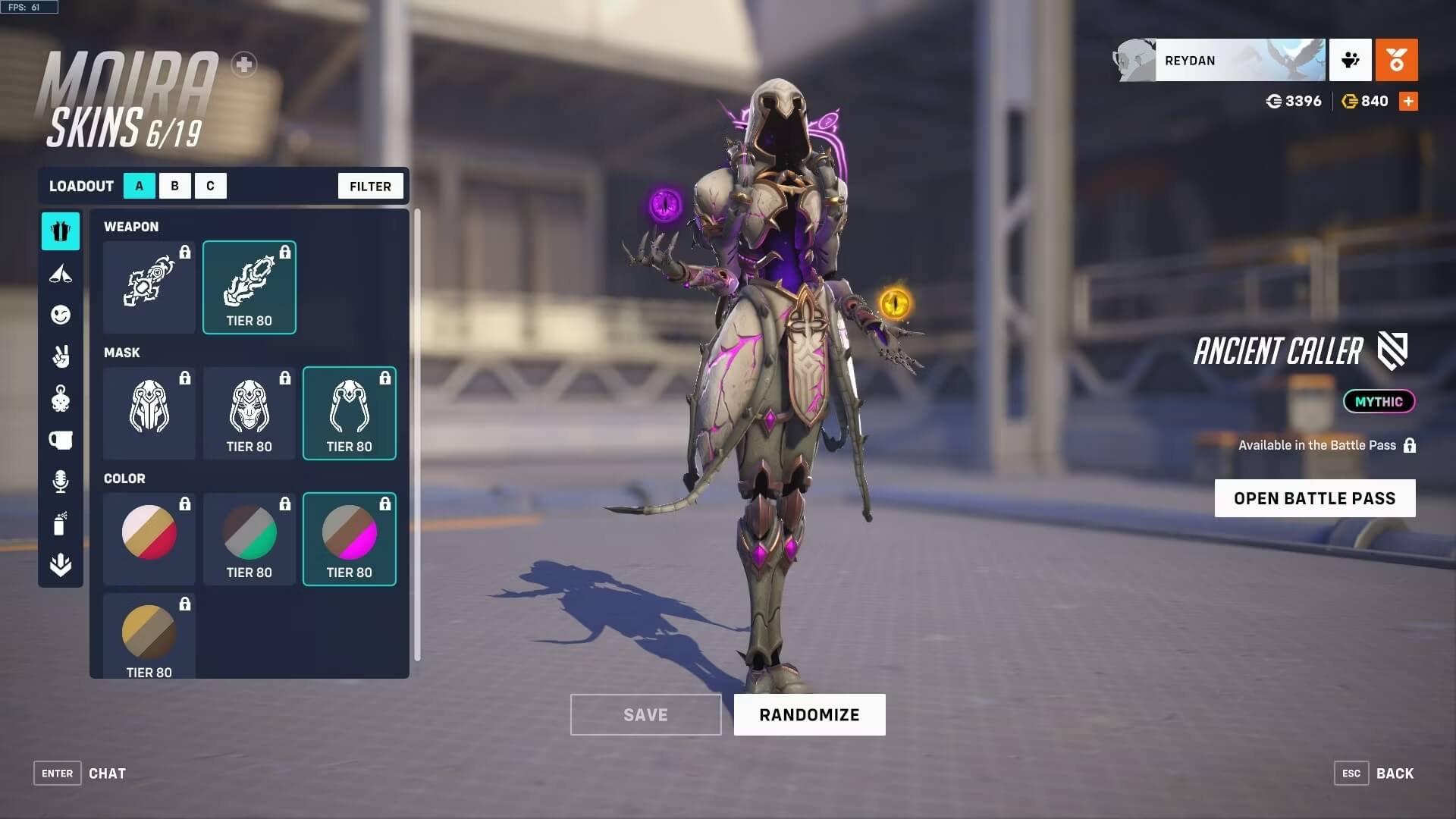Screen dimensions: 1456x819
Task: Switch to the voice lines microphone category
Action: pos(61,481)
